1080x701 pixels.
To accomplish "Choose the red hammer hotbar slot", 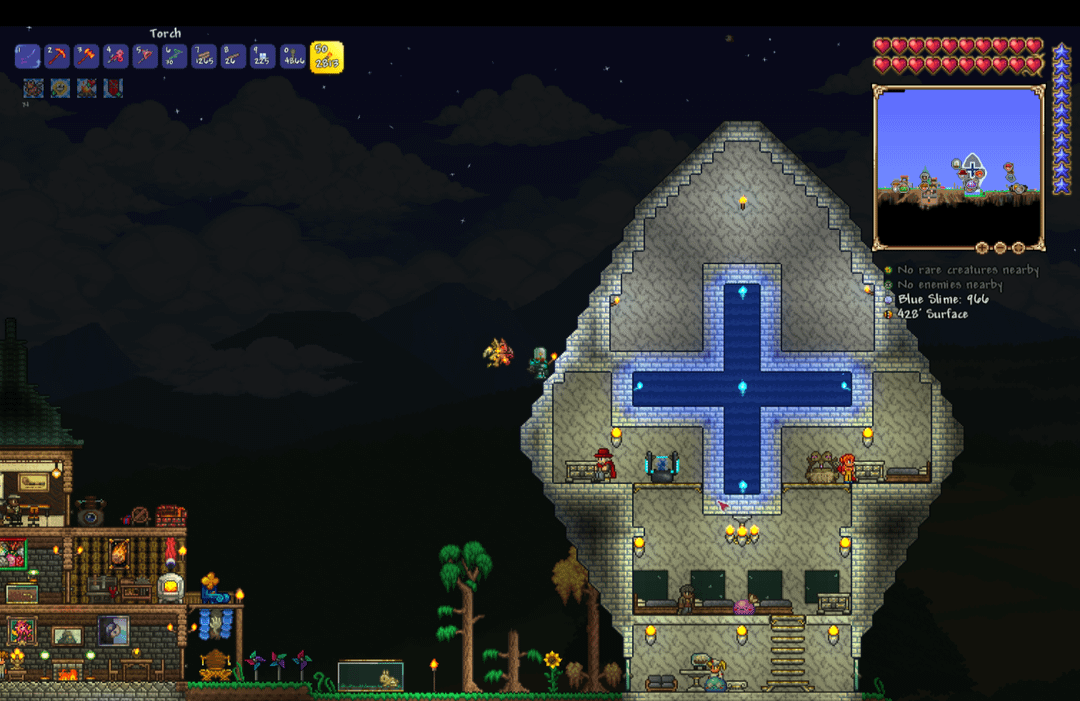I will coord(87,57).
